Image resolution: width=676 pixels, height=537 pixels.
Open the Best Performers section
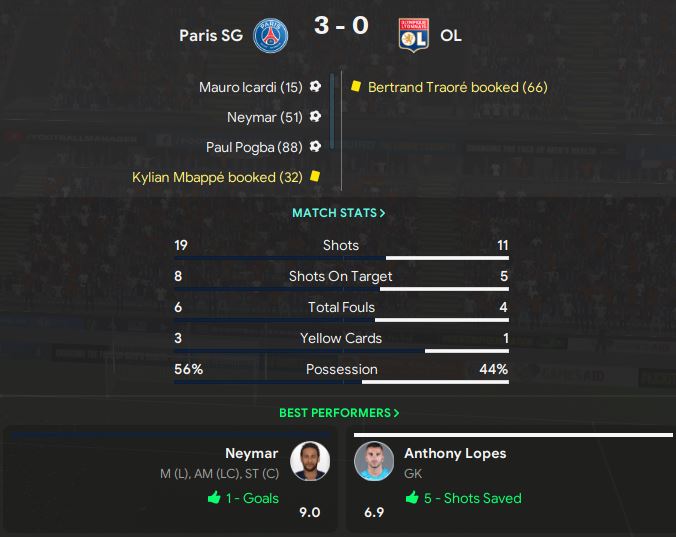tap(338, 412)
